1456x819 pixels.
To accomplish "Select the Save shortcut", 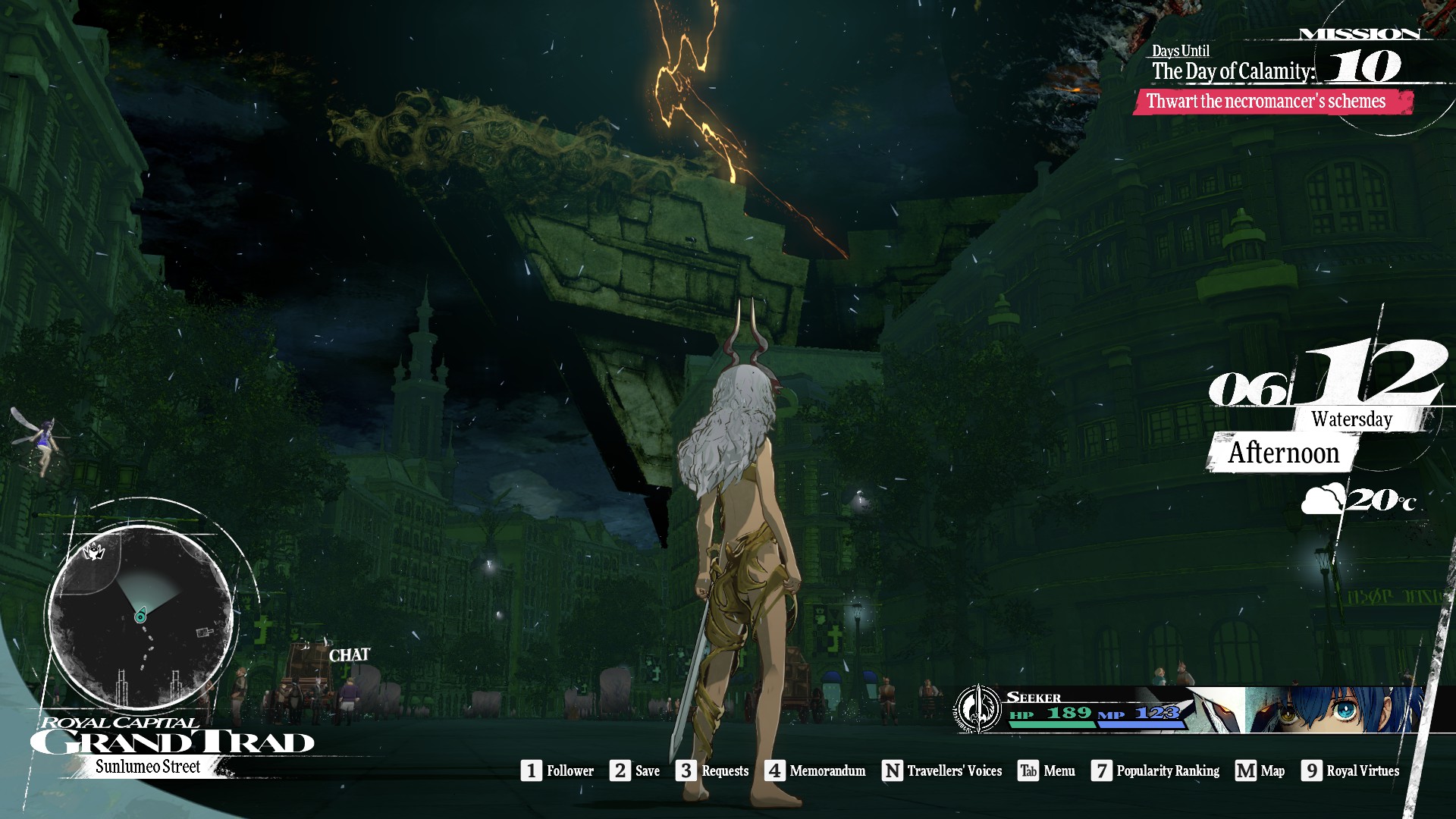I will pyautogui.click(x=635, y=770).
